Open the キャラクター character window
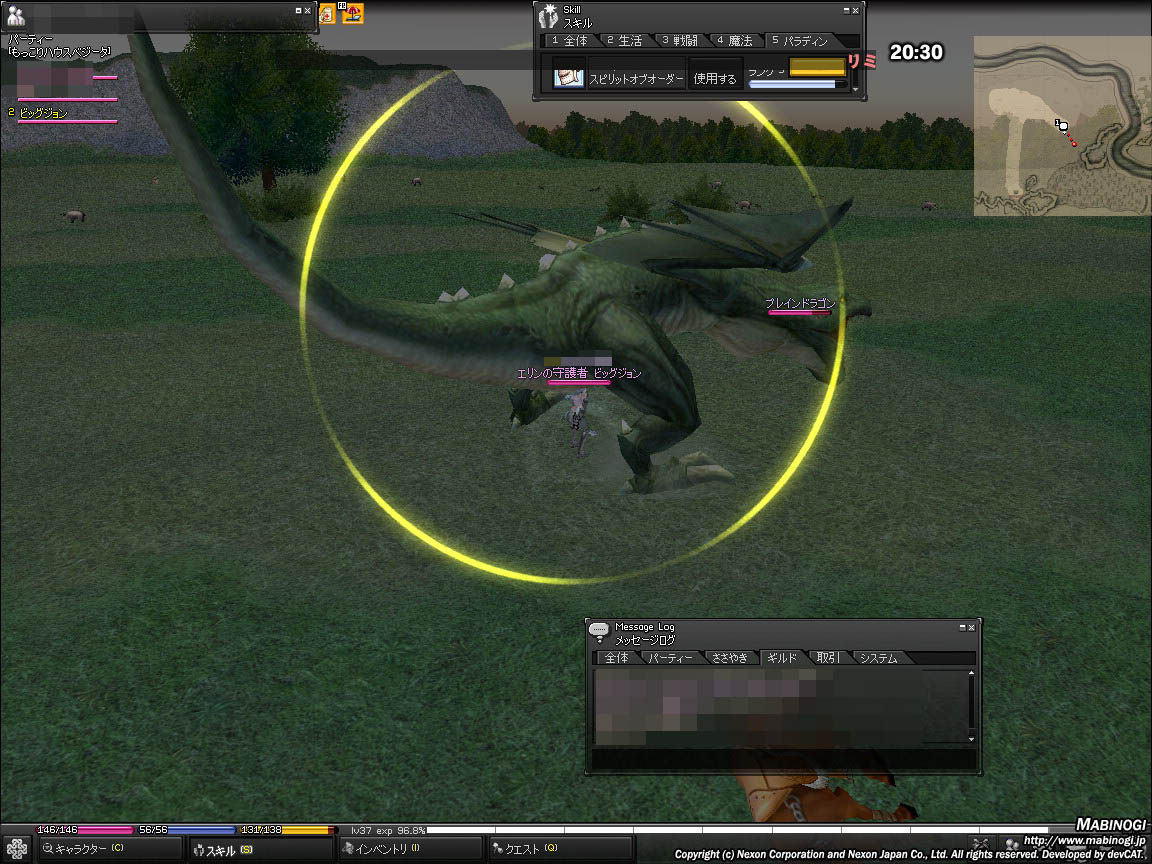Screen dimensions: 1152x864 click(84, 849)
